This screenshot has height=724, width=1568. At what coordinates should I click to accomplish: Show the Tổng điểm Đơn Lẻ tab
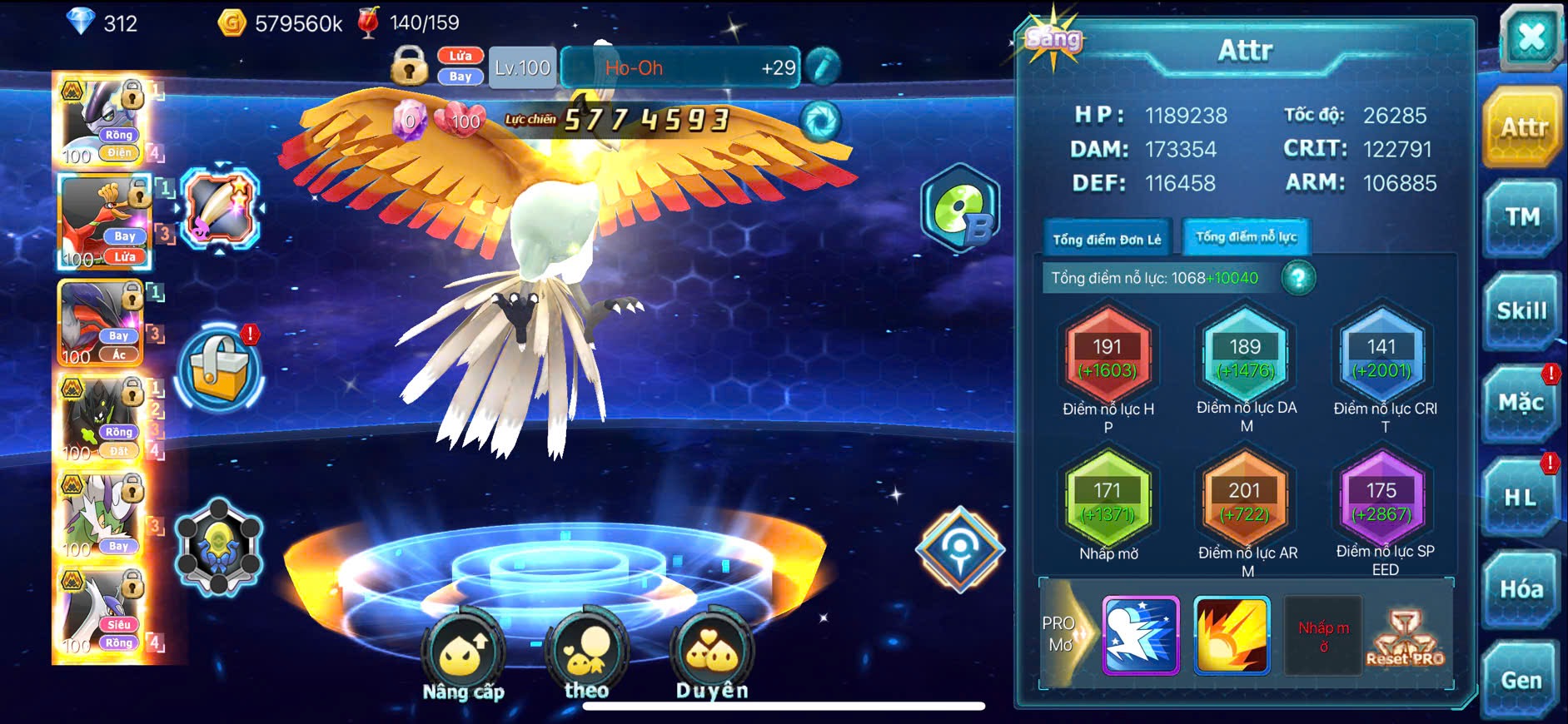[x=1107, y=240]
